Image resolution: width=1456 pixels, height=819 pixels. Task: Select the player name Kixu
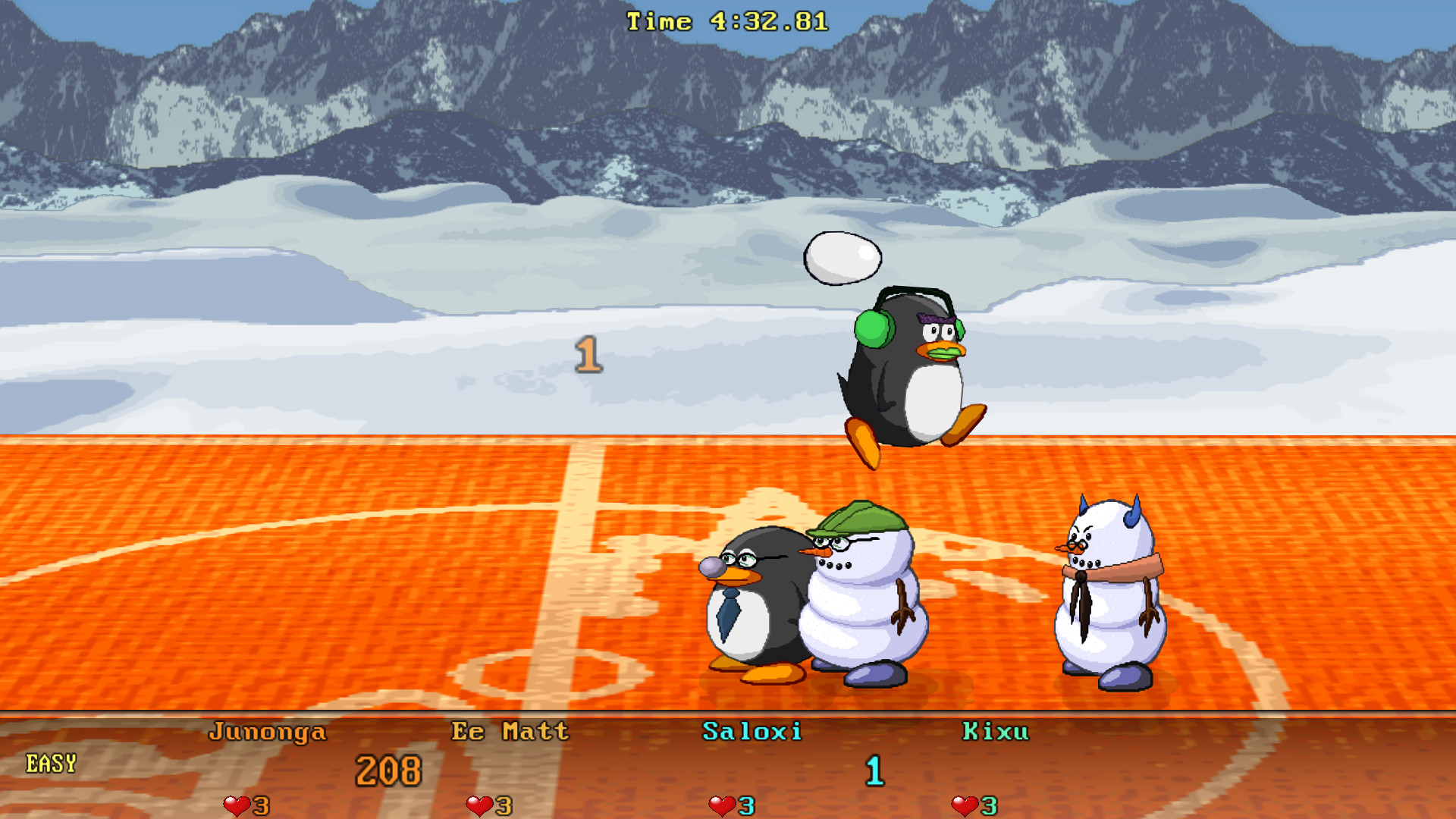point(996,730)
